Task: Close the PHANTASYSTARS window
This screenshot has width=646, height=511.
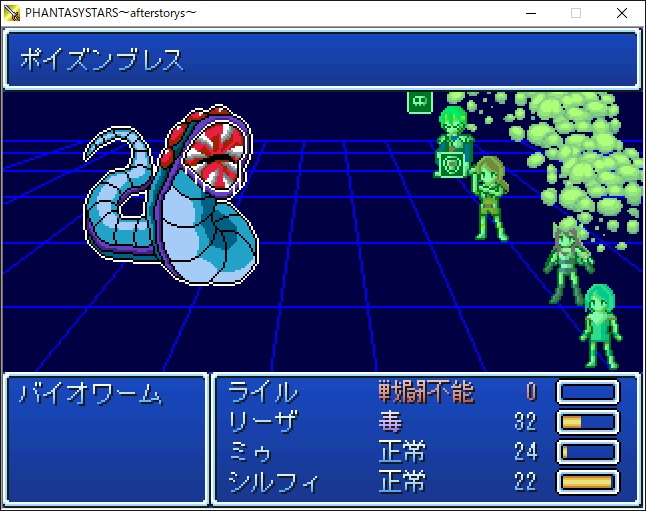Action: (x=622, y=13)
